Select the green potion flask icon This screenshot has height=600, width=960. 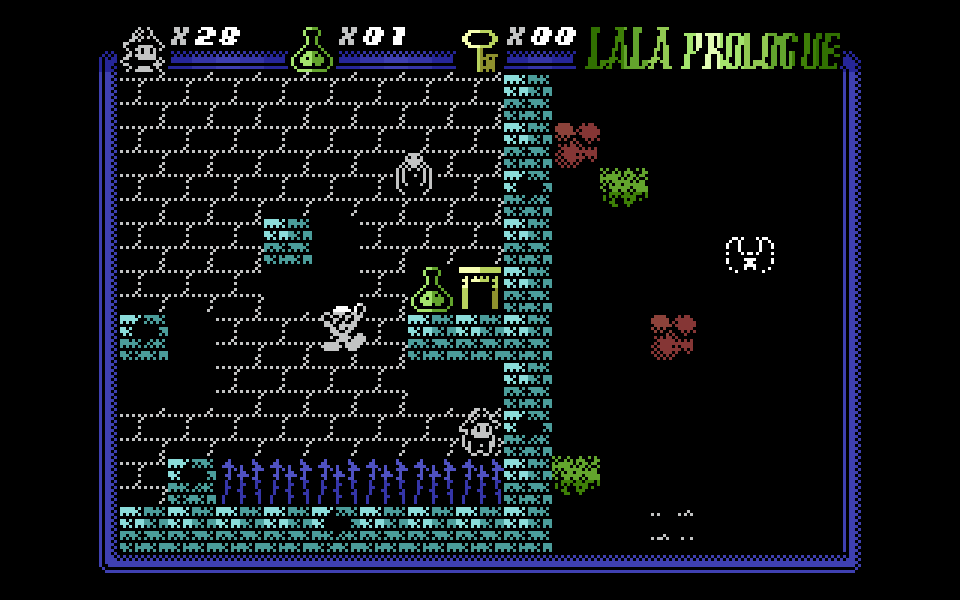pos(311,50)
